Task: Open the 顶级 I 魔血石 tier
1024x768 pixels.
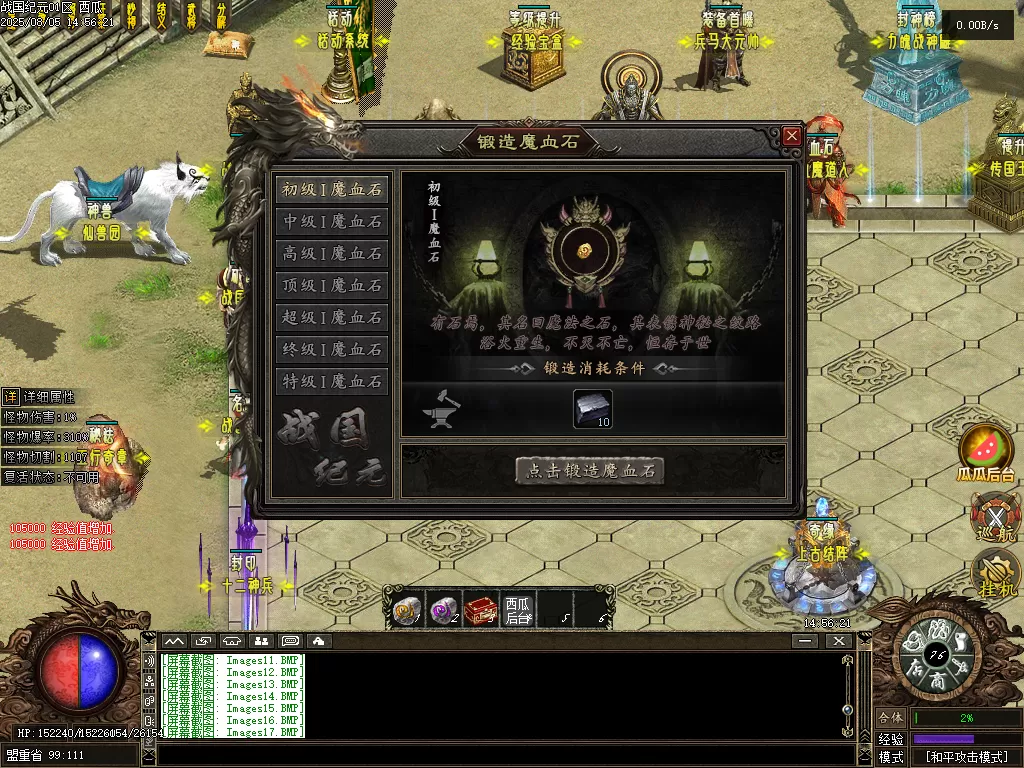Action: [331, 285]
